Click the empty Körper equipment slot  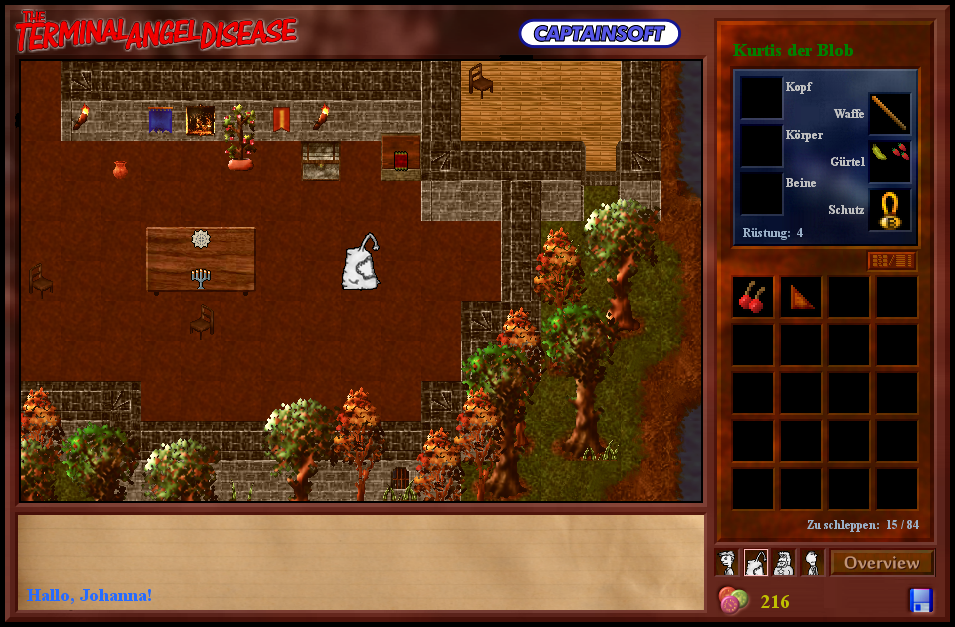[761, 146]
